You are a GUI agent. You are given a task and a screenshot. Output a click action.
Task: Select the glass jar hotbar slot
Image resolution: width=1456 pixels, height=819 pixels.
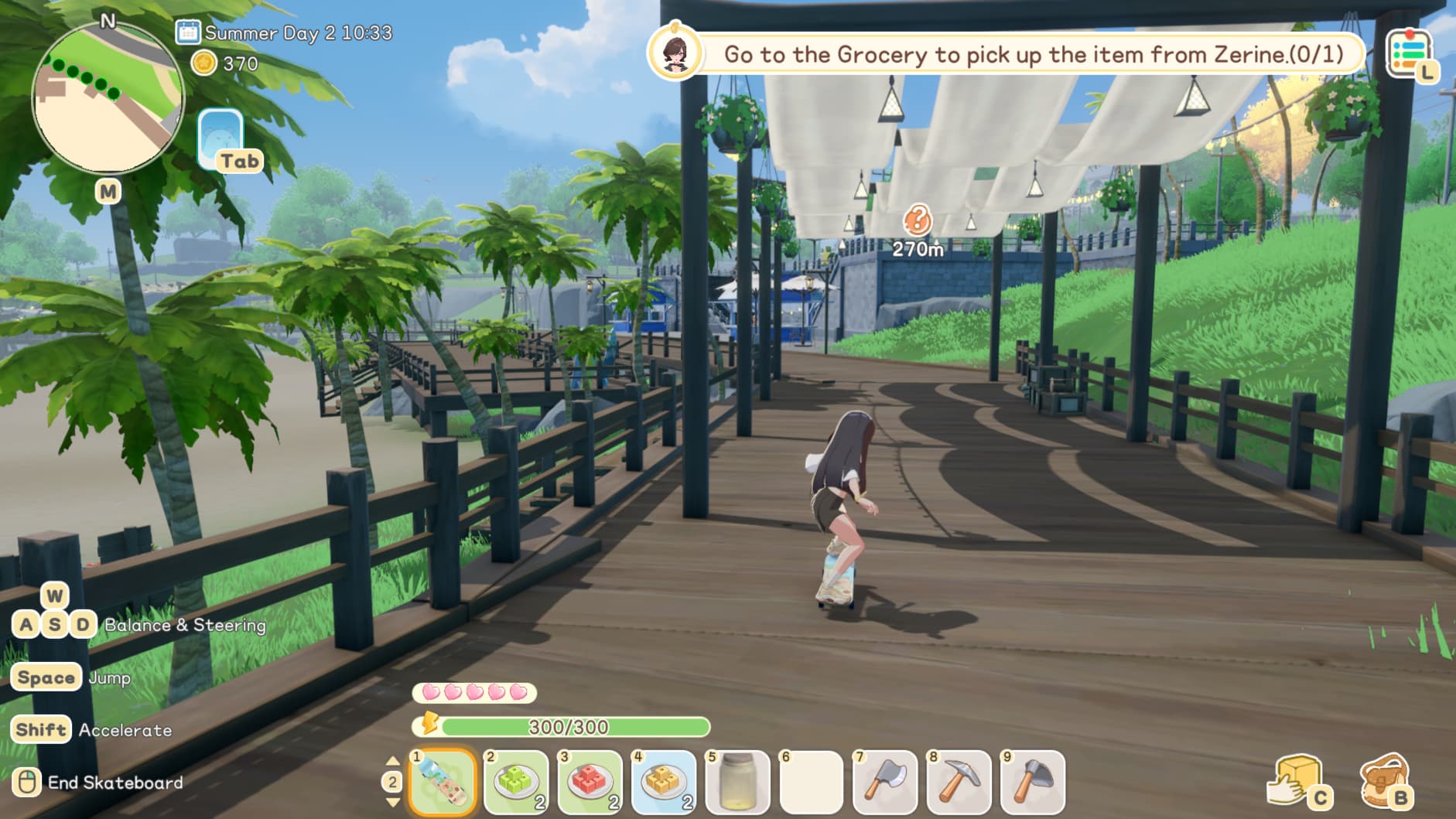[737, 782]
